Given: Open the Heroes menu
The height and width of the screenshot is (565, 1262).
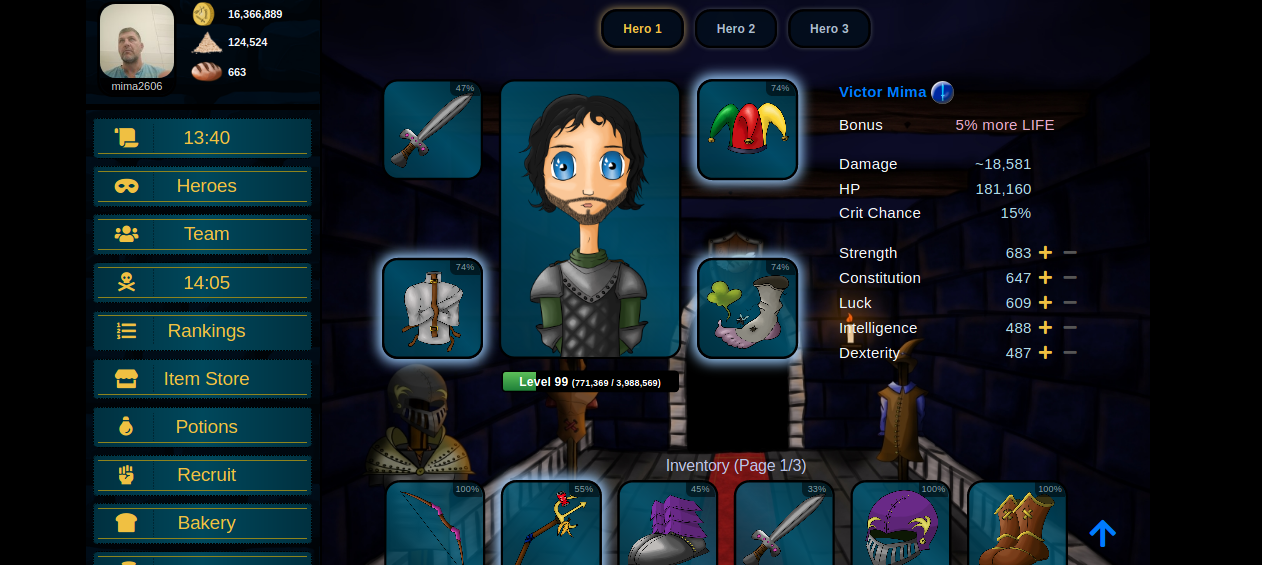Looking at the screenshot, I should click(x=202, y=186).
